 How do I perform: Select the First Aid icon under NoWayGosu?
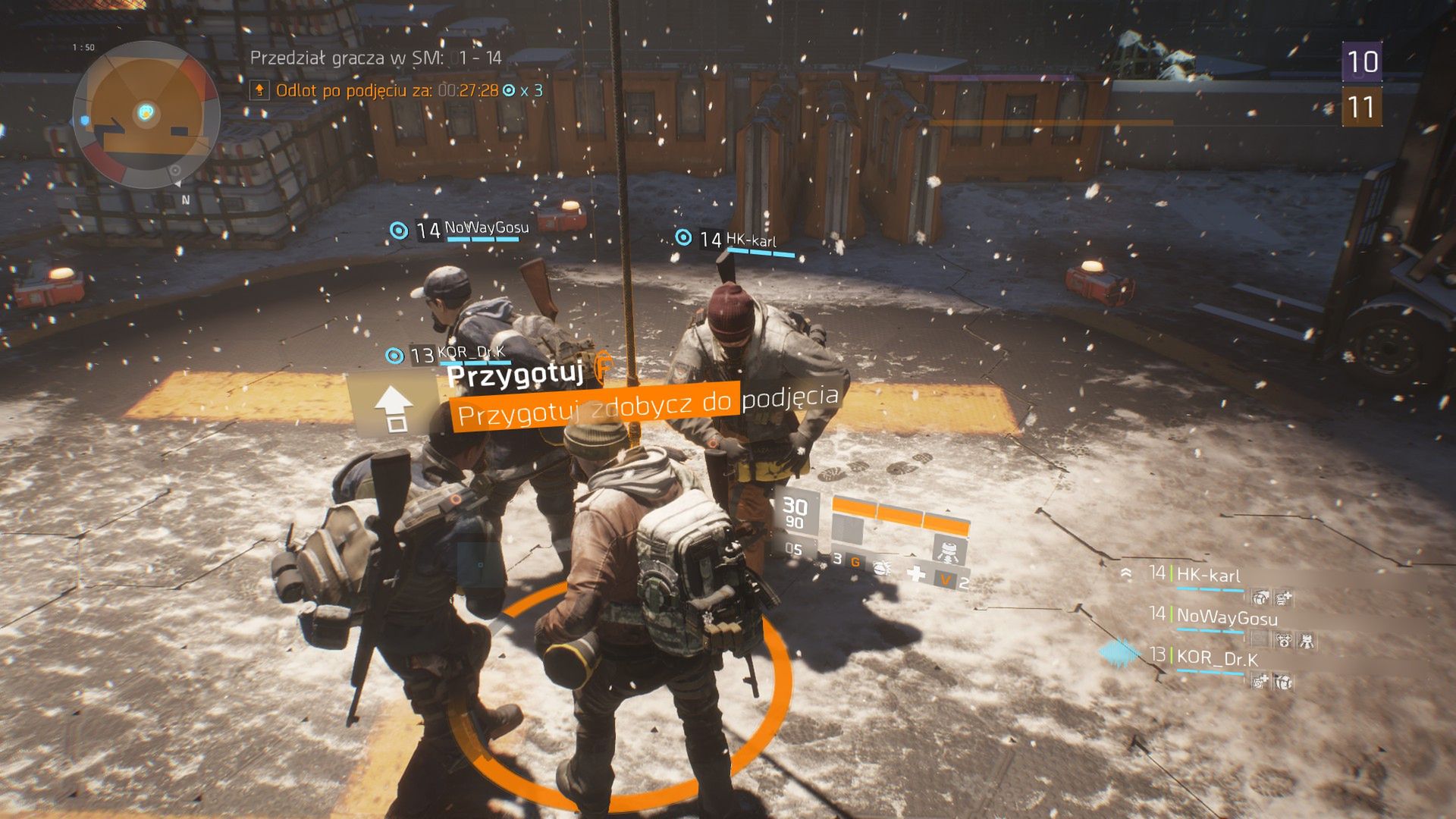click(x=1285, y=642)
